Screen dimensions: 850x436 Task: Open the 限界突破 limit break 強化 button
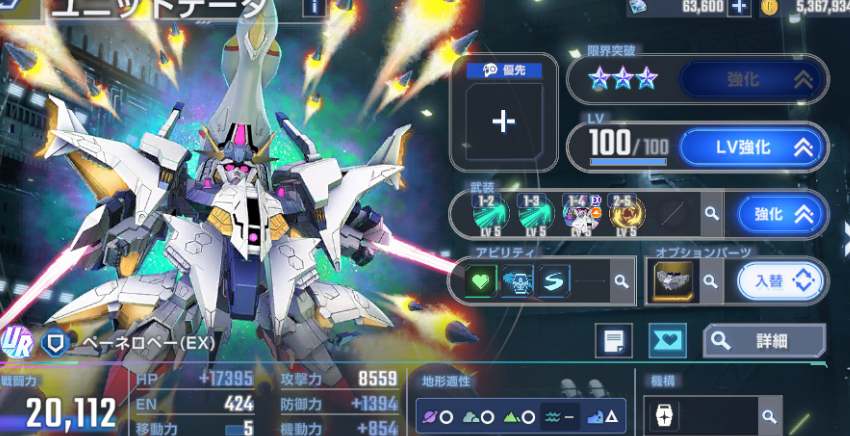pos(752,79)
